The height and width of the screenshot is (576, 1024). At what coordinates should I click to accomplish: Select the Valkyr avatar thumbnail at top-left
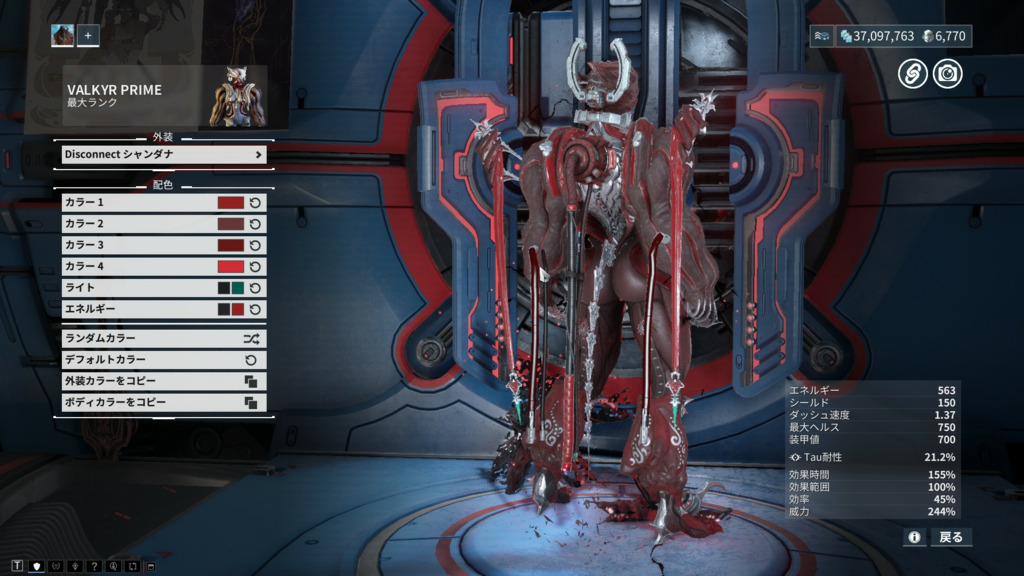tap(63, 36)
